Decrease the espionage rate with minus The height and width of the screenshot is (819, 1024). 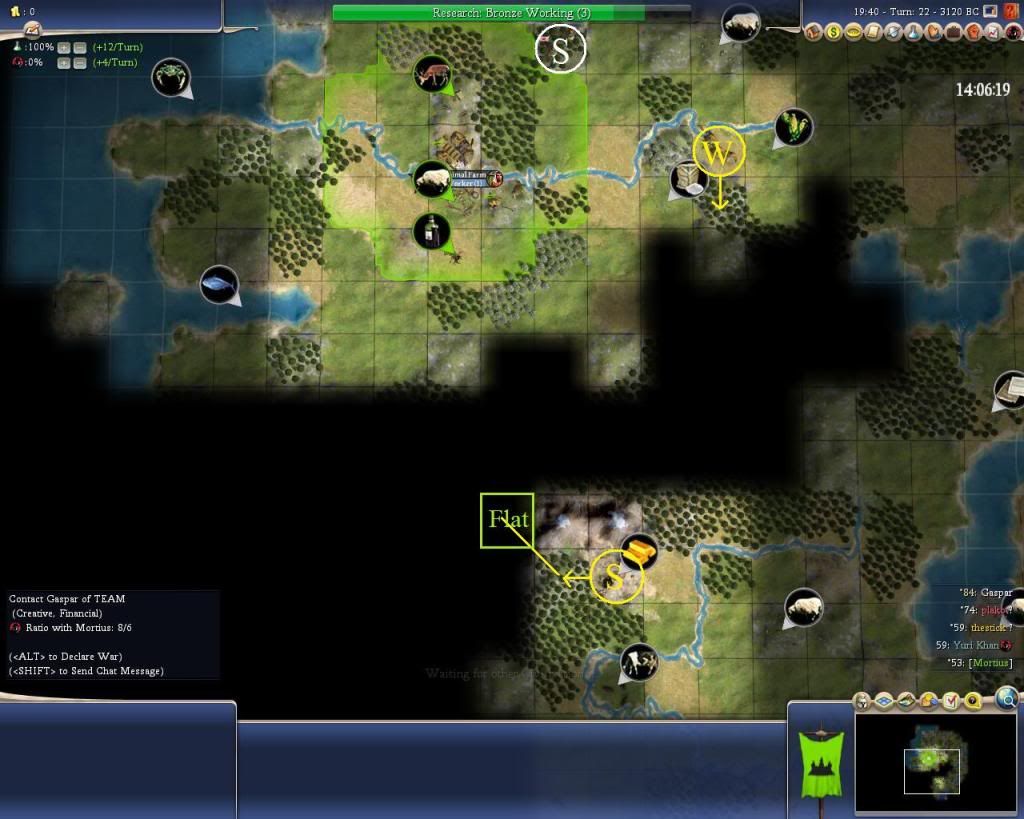80,63
